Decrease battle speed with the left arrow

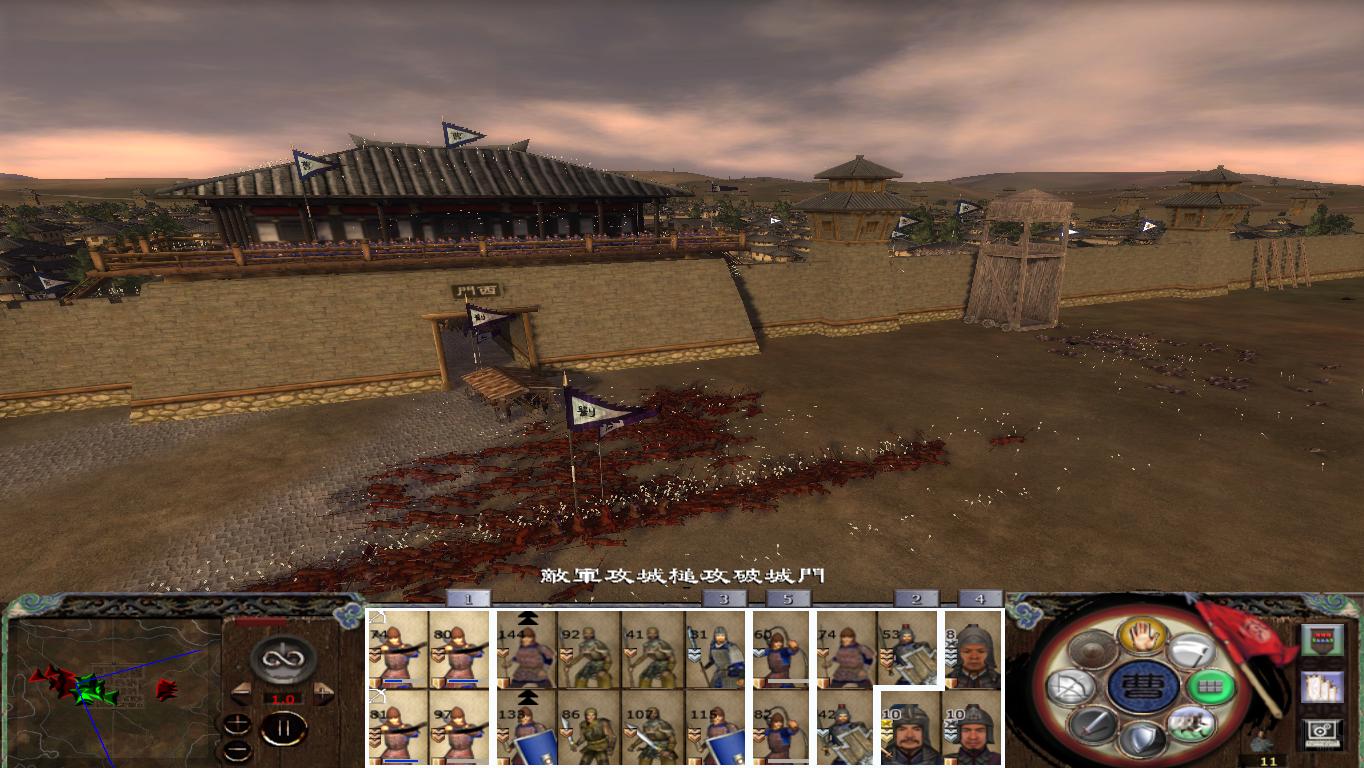click(x=241, y=692)
